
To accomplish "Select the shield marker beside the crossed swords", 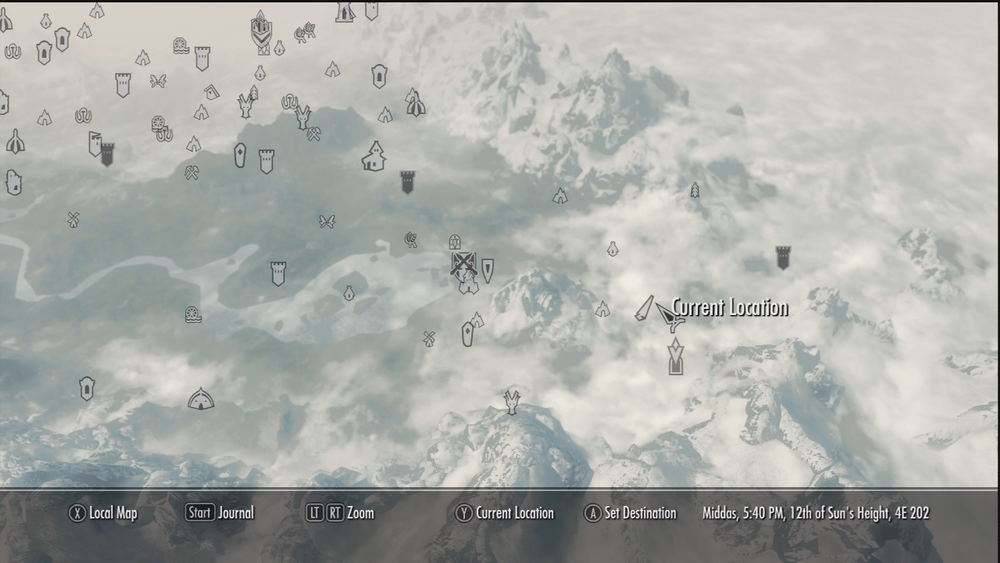I will click(x=487, y=269).
